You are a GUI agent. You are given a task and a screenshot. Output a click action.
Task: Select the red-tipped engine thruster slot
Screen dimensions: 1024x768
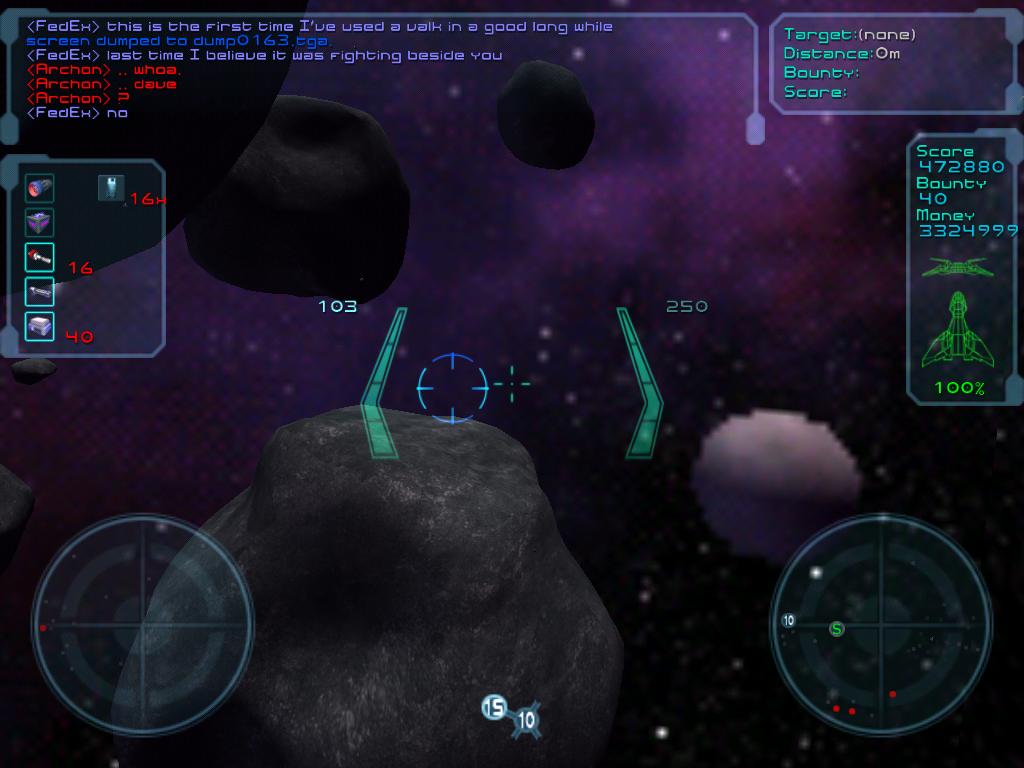[x=40, y=188]
